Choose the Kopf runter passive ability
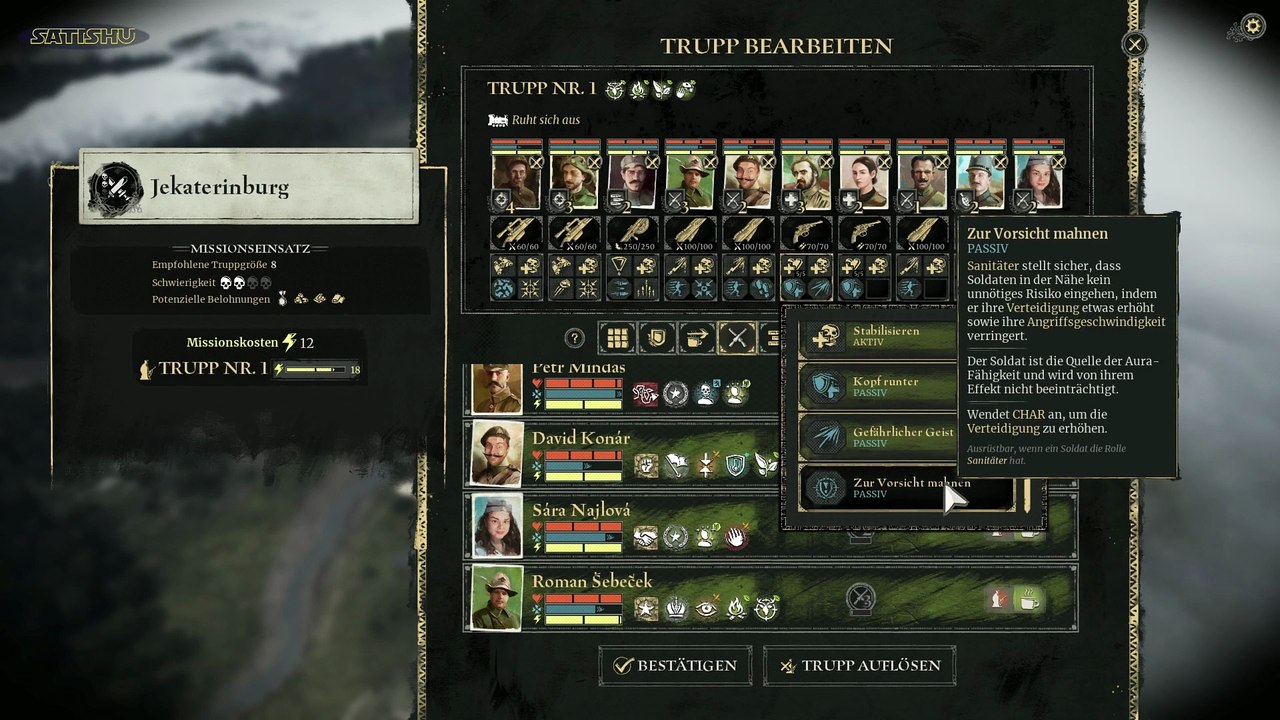1280x720 pixels. coord(880,387)
